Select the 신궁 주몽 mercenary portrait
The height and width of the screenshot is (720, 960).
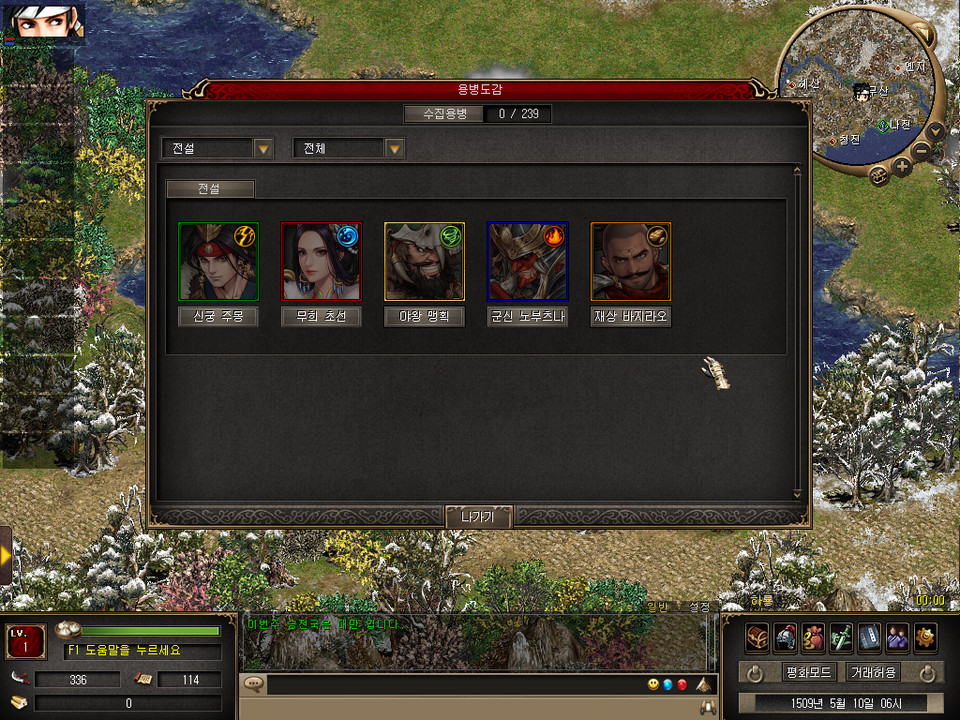(x=218, y=261)
